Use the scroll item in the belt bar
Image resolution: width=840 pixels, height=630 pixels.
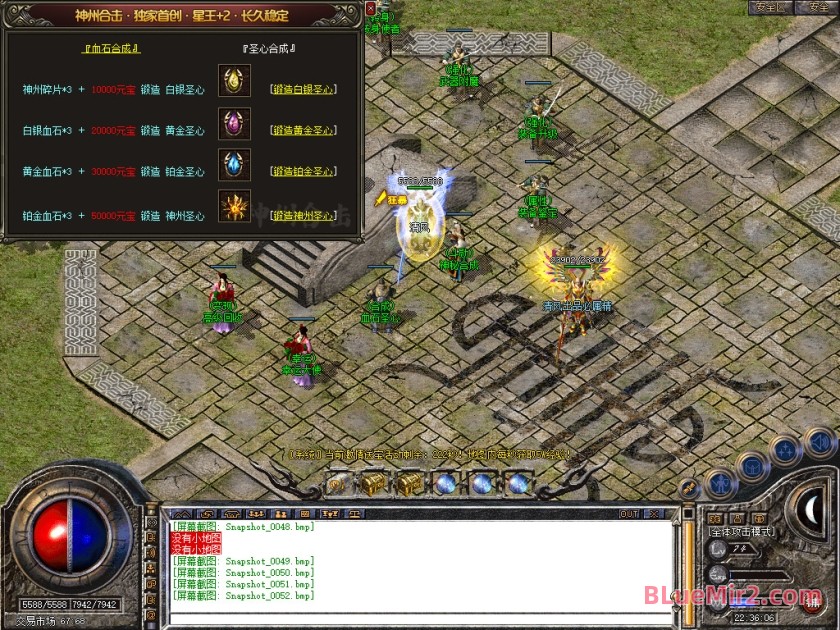pos(336,484)
